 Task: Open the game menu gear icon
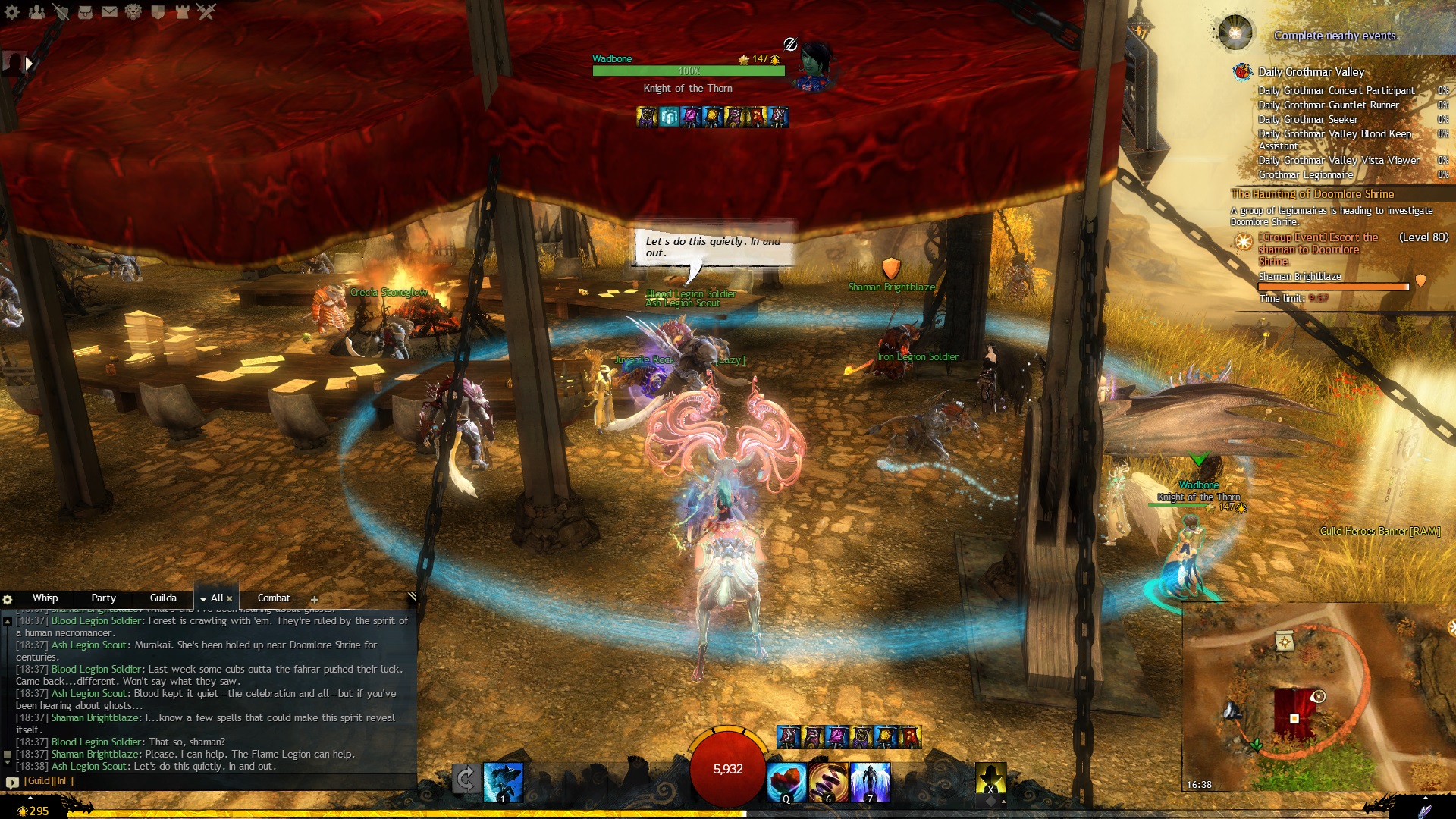tap(12, 11)
